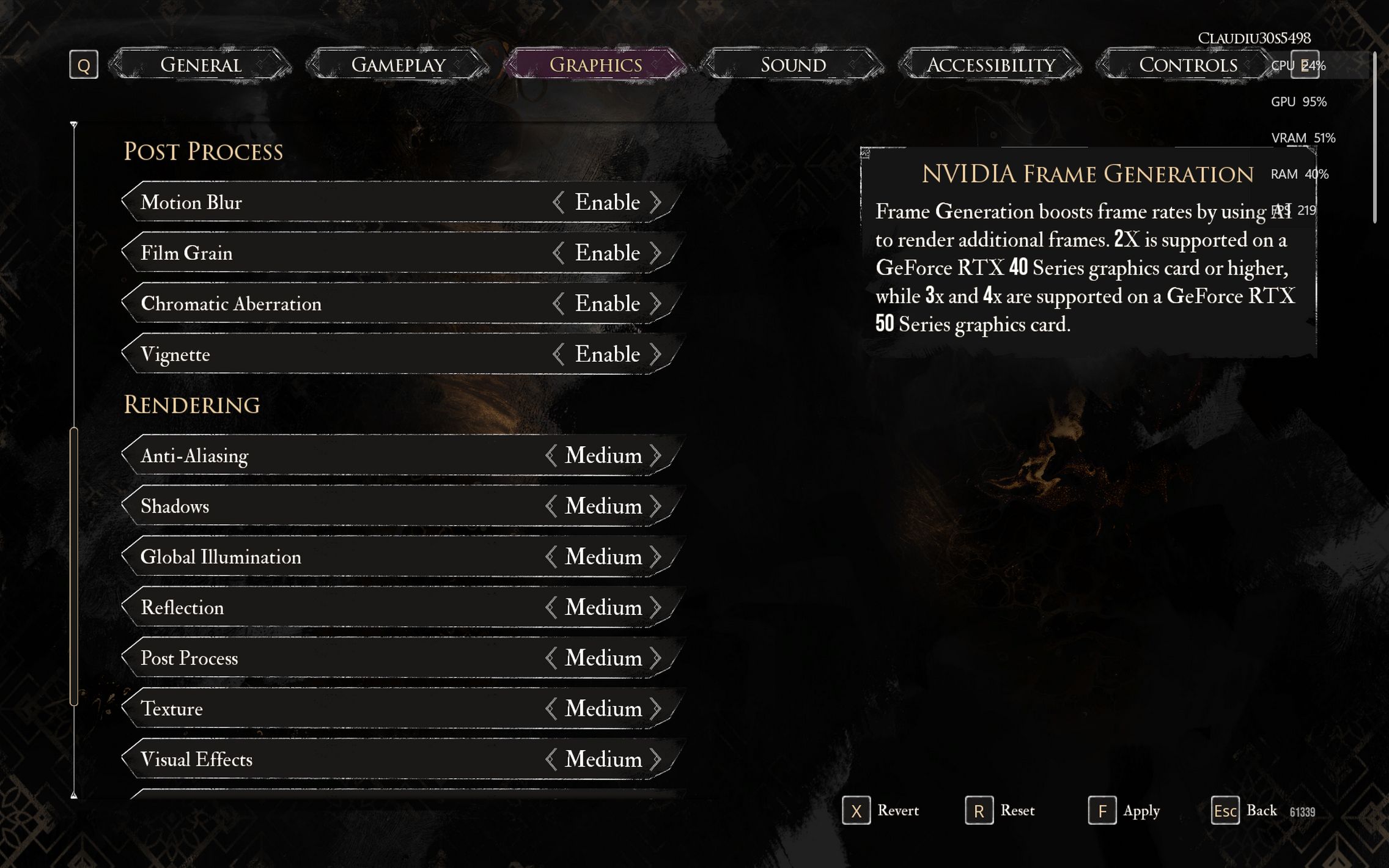This screenshot has height=868, width=1389.
Task: Increase Visual Effects with the right arrow
Action: (x=656, y=759)
